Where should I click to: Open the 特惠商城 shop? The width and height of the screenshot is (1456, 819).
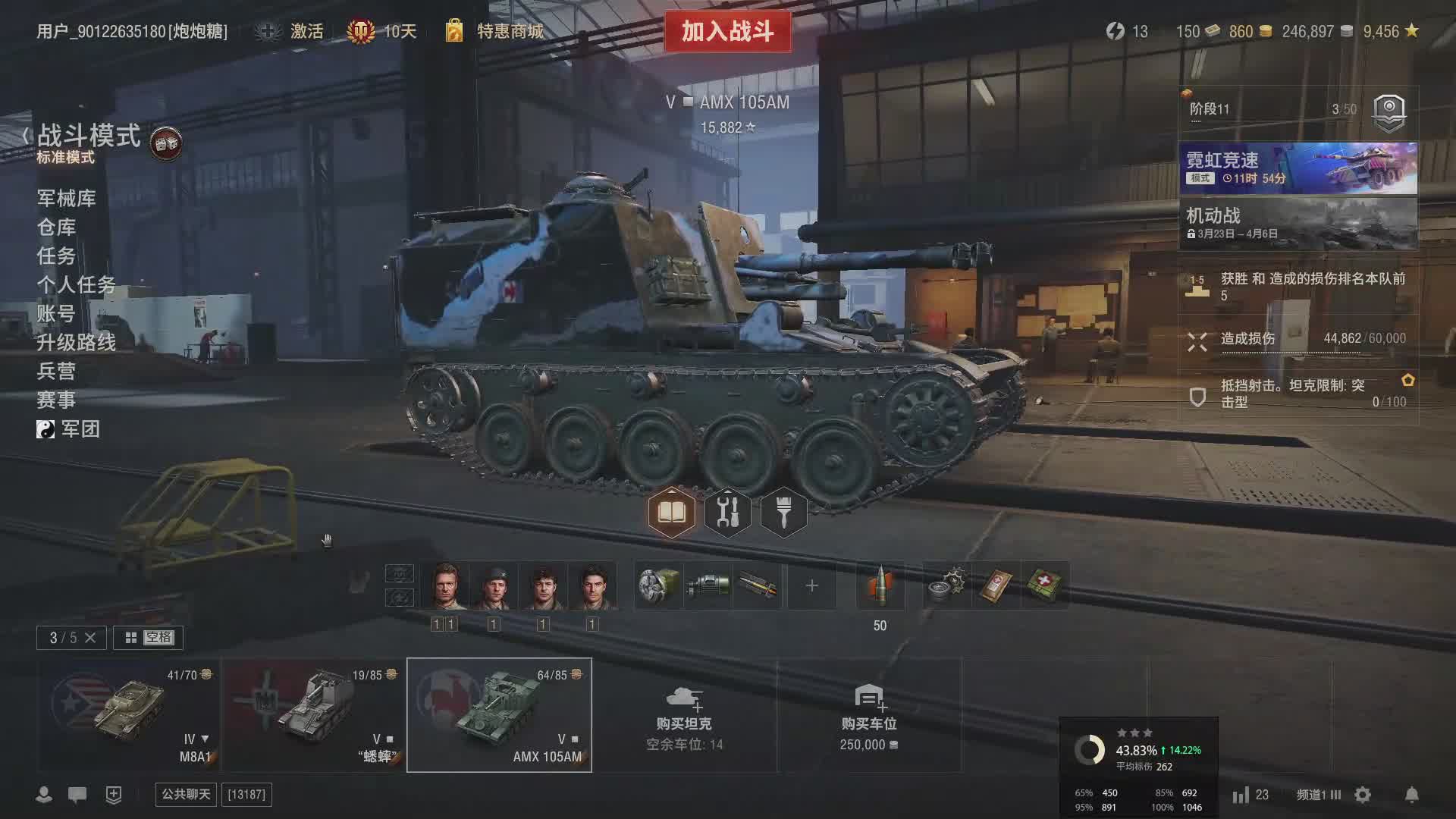coord(509,31)
